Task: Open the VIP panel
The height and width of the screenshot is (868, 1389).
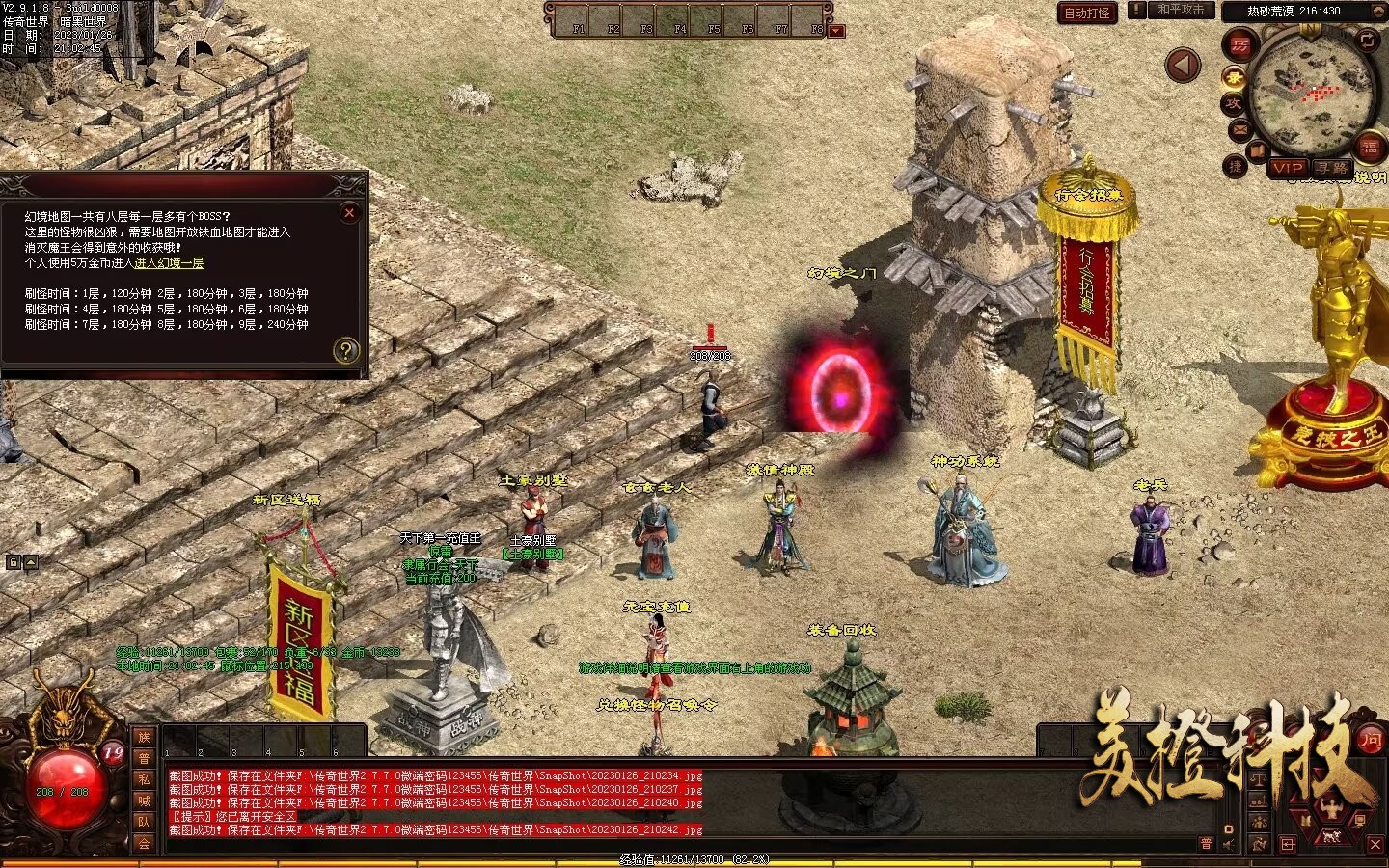Action: 1287,168
